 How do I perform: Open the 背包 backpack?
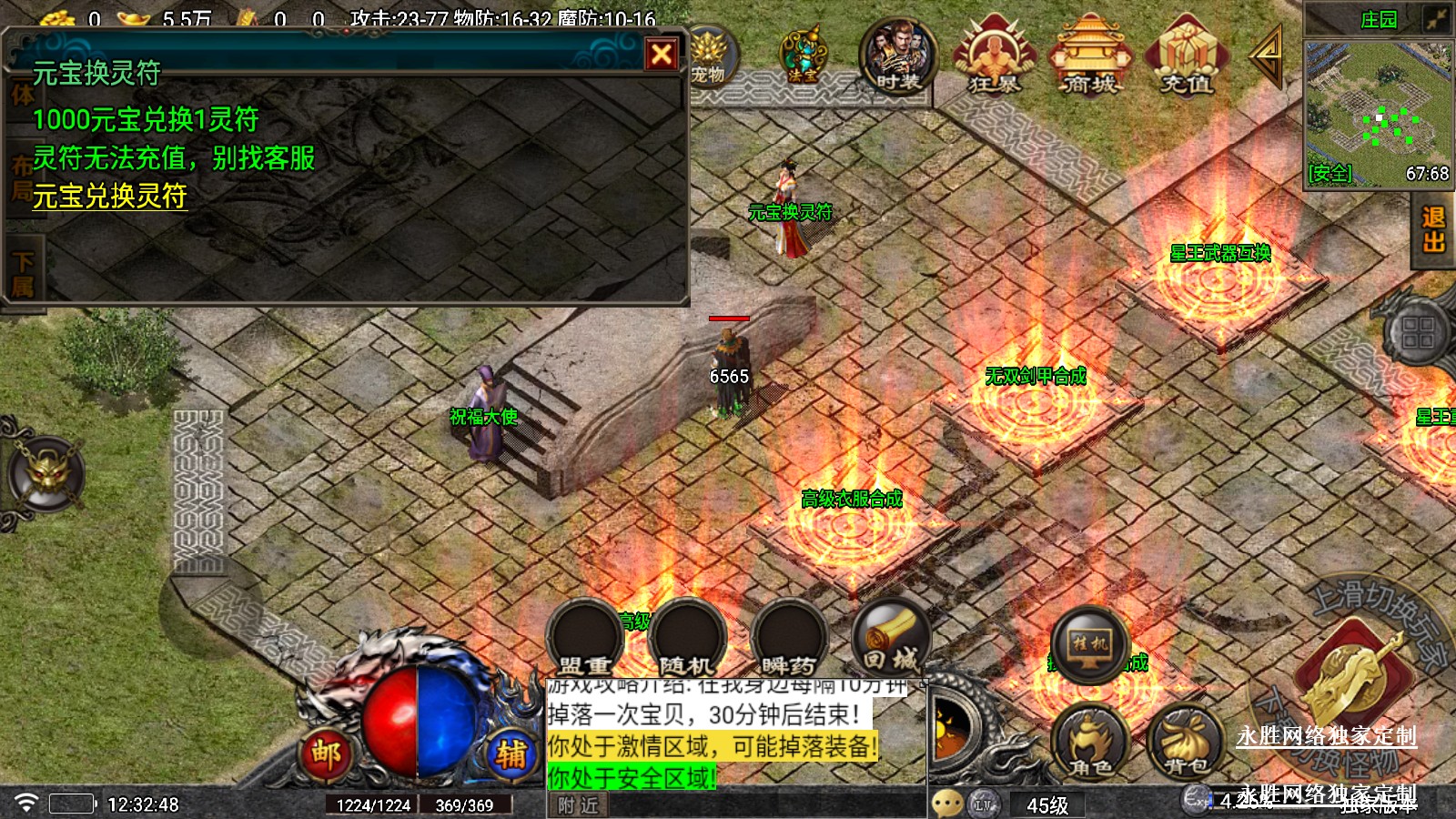click(x=1185, y=742)
